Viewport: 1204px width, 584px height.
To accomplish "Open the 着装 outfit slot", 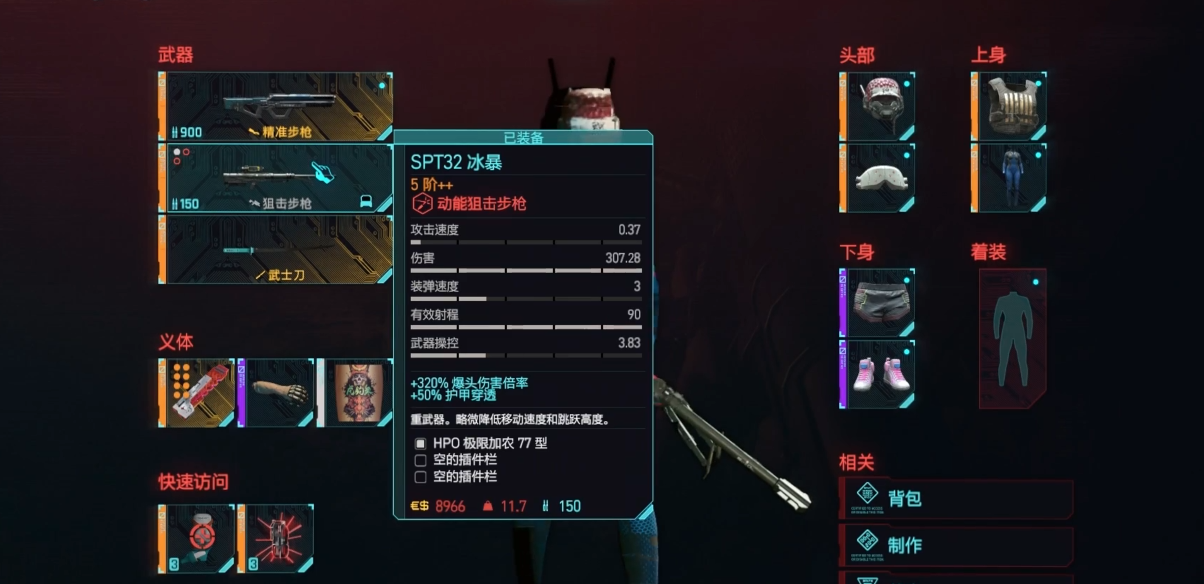I will tap(1012, 338).
